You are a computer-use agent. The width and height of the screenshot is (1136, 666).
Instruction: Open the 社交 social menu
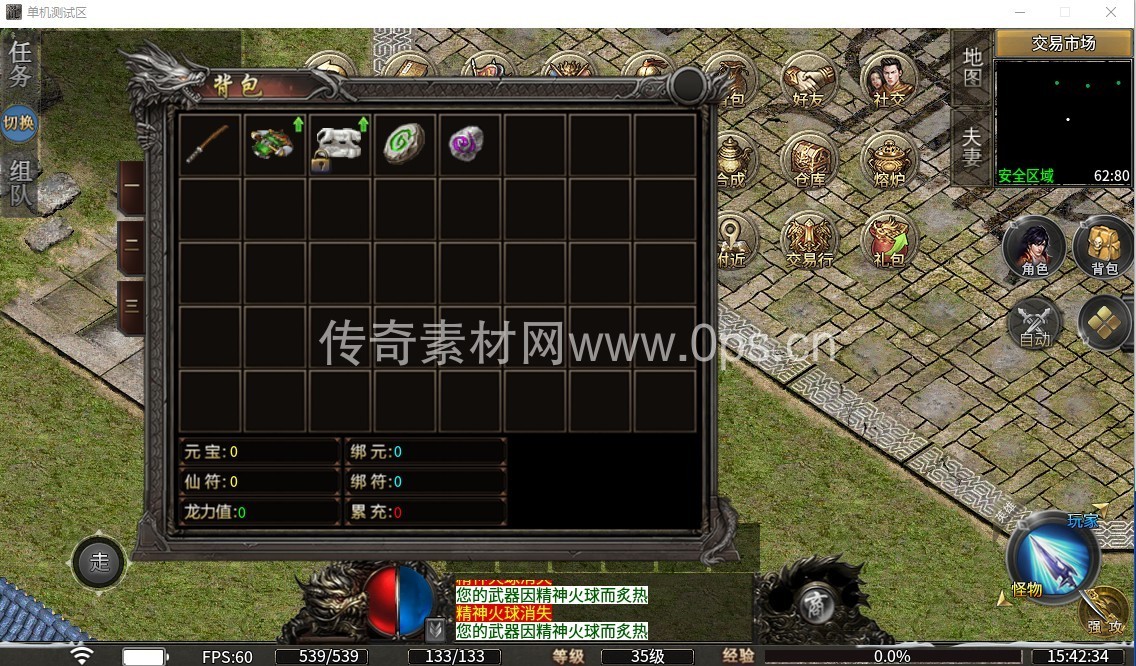(888, 80)
